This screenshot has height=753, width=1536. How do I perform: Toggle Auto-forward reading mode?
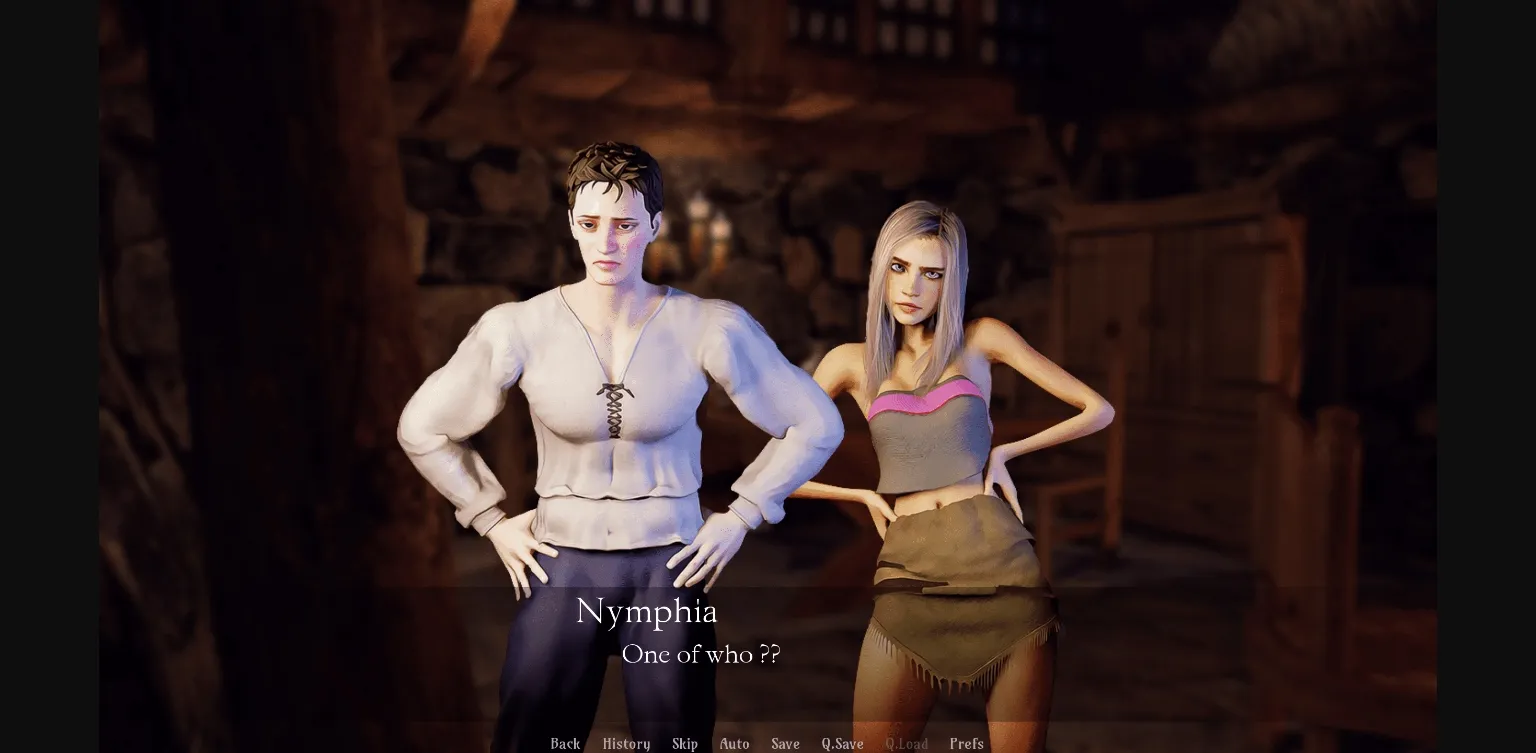point(734,744)
